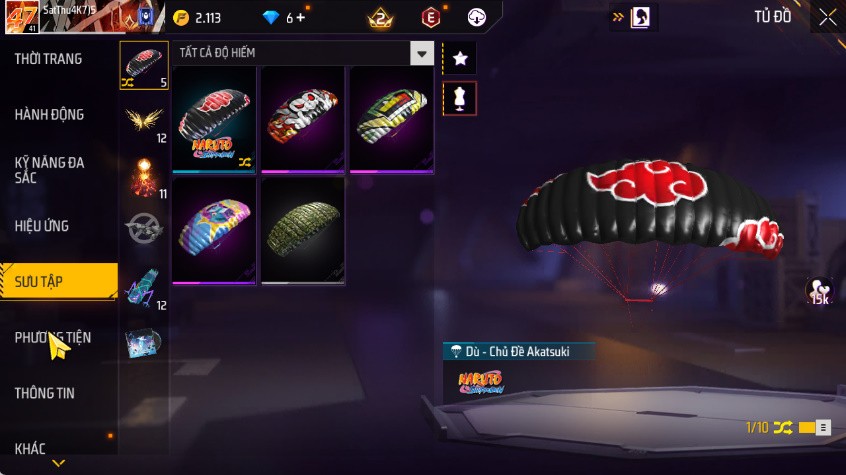Select the flaming skull subcategory icon
Image resolution: width=846 pixels, height=475 pixels.
tap(143, 176)
